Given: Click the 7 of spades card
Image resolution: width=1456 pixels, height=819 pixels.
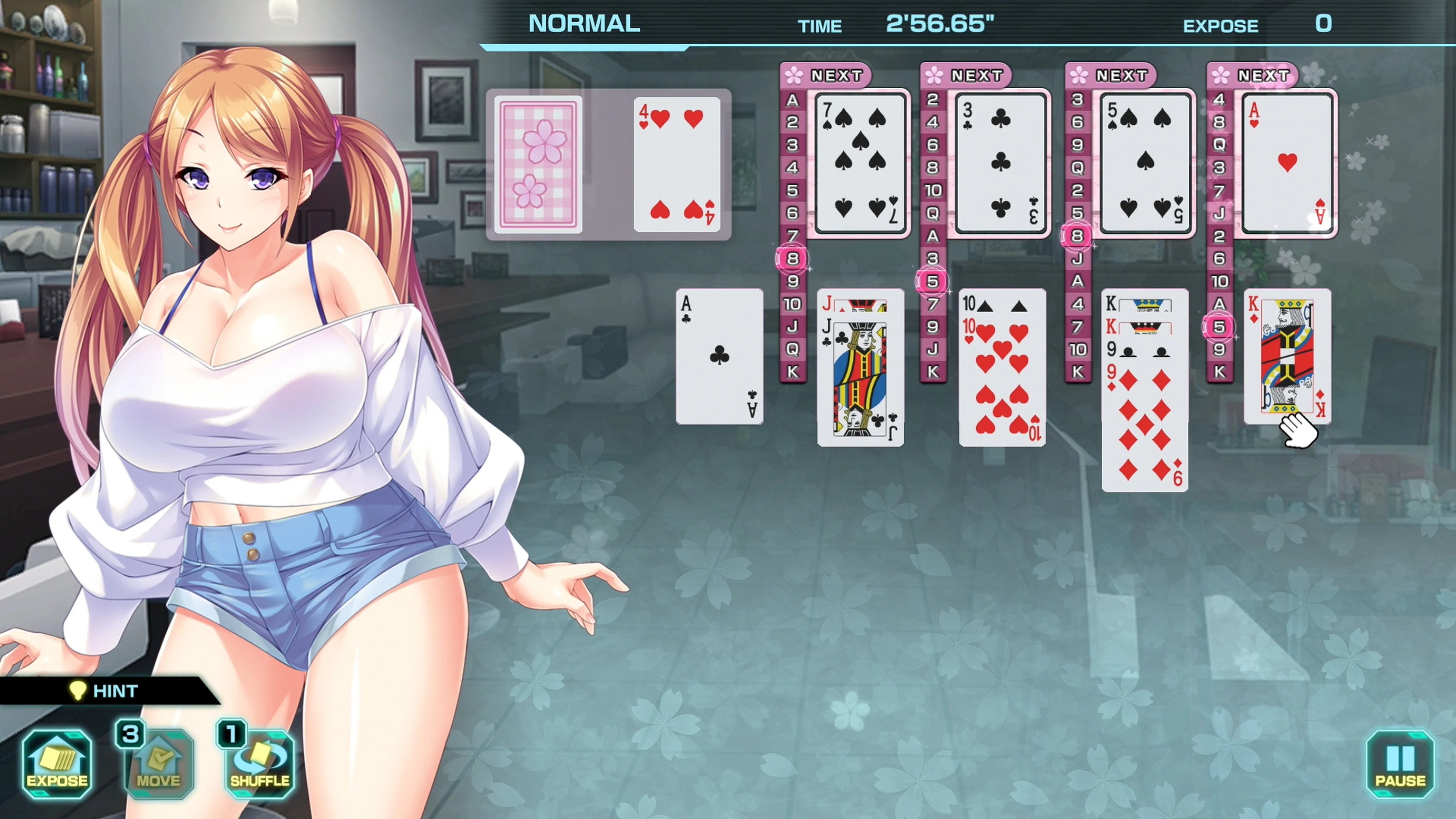Looking at the screenshot, I should 860,164.
